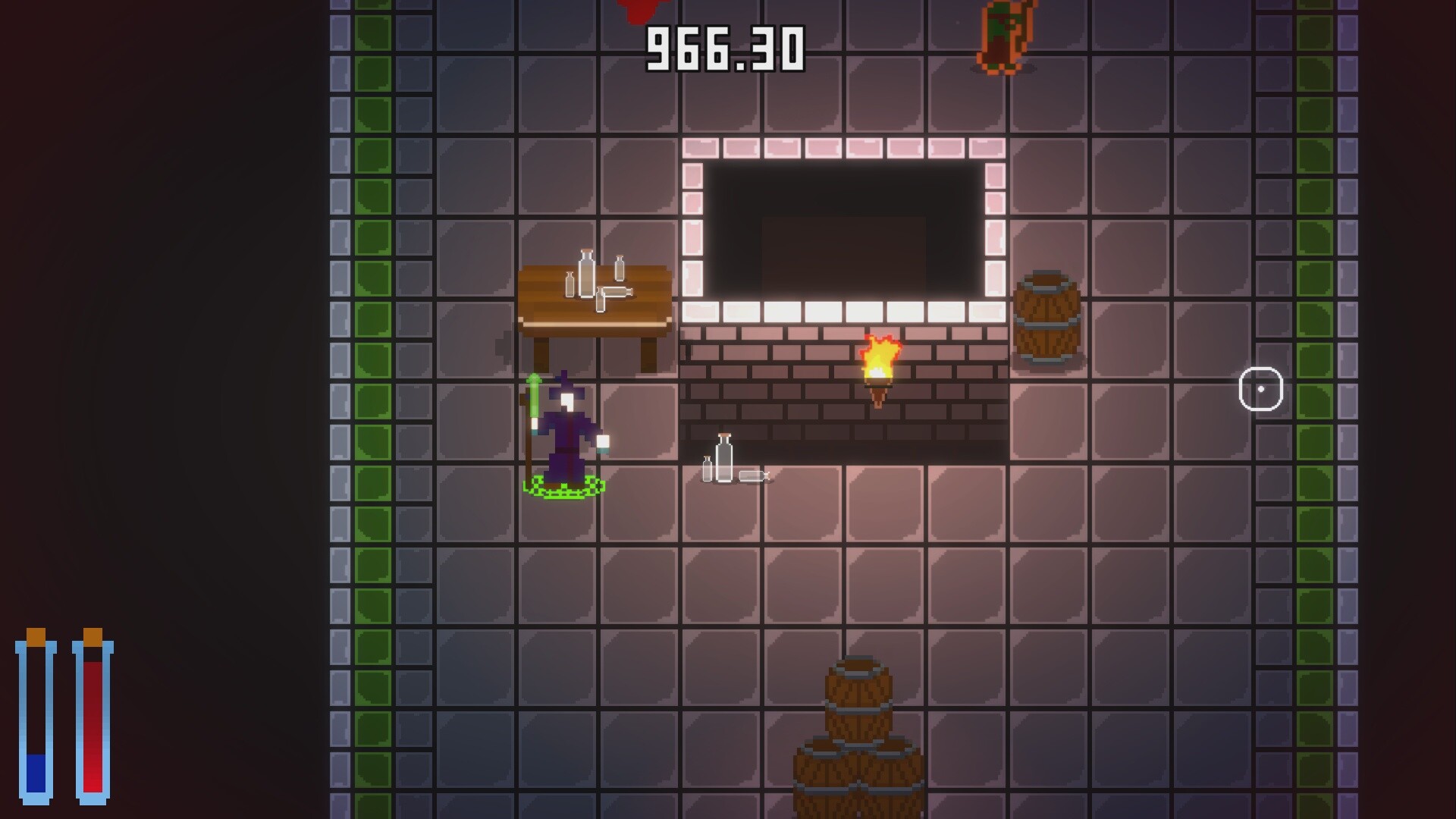This screenshot has width=1456, height=819.
Task: Click the tall standing bottle on the table
Action: (585, 273)
